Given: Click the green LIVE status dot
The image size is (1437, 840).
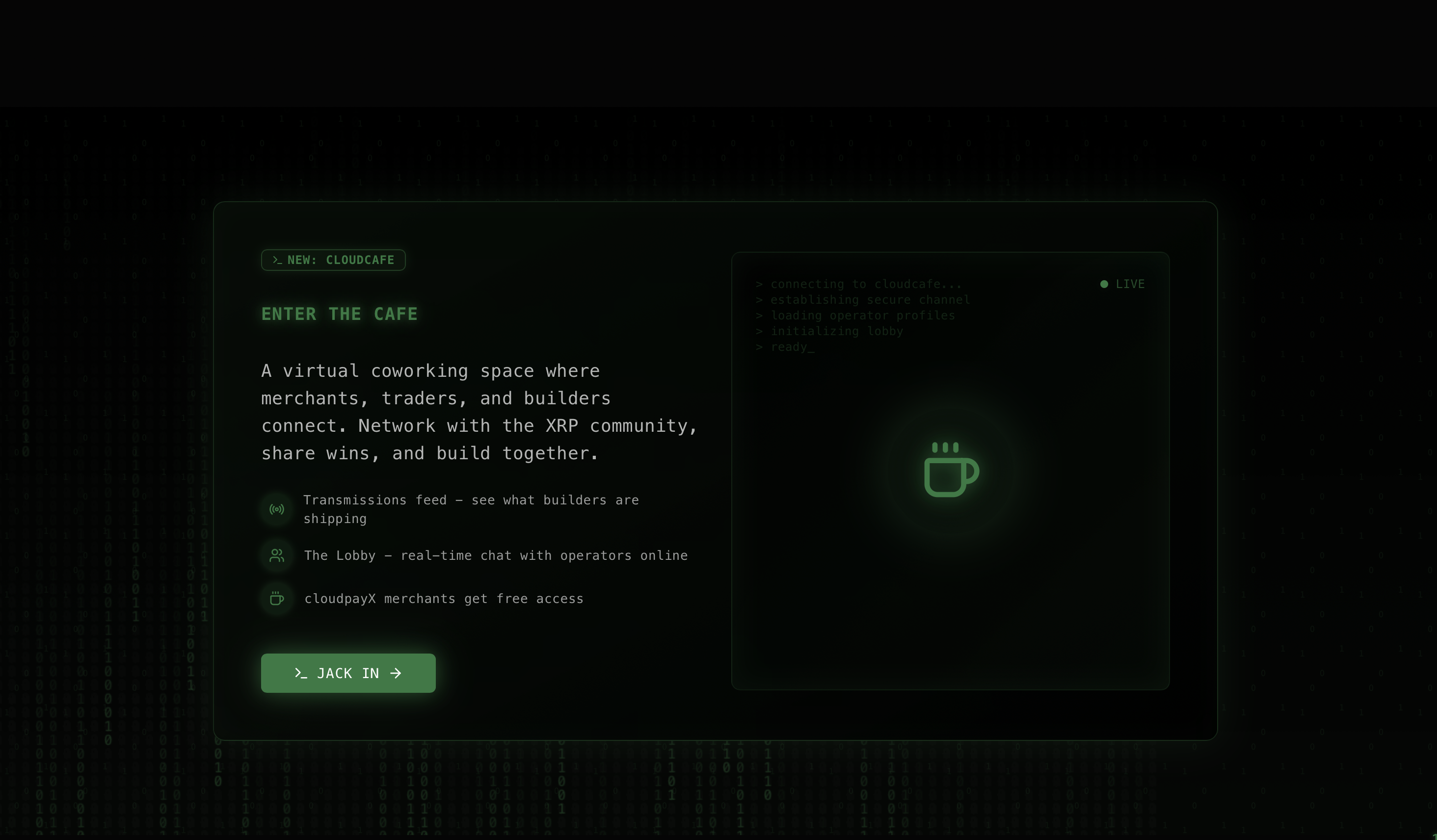Looking at the screenshot, I should point(1104,284).
